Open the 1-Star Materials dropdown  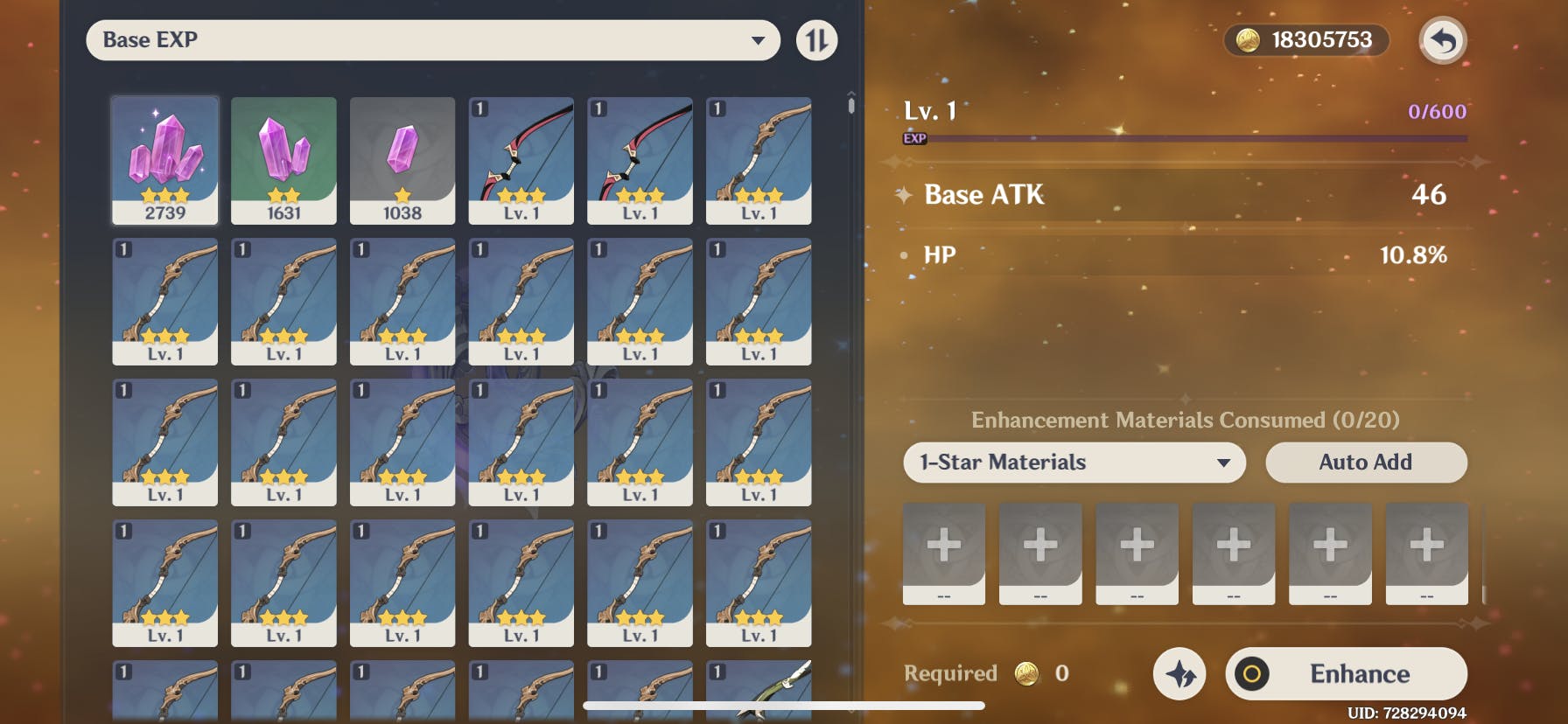tap(1074, 463)
